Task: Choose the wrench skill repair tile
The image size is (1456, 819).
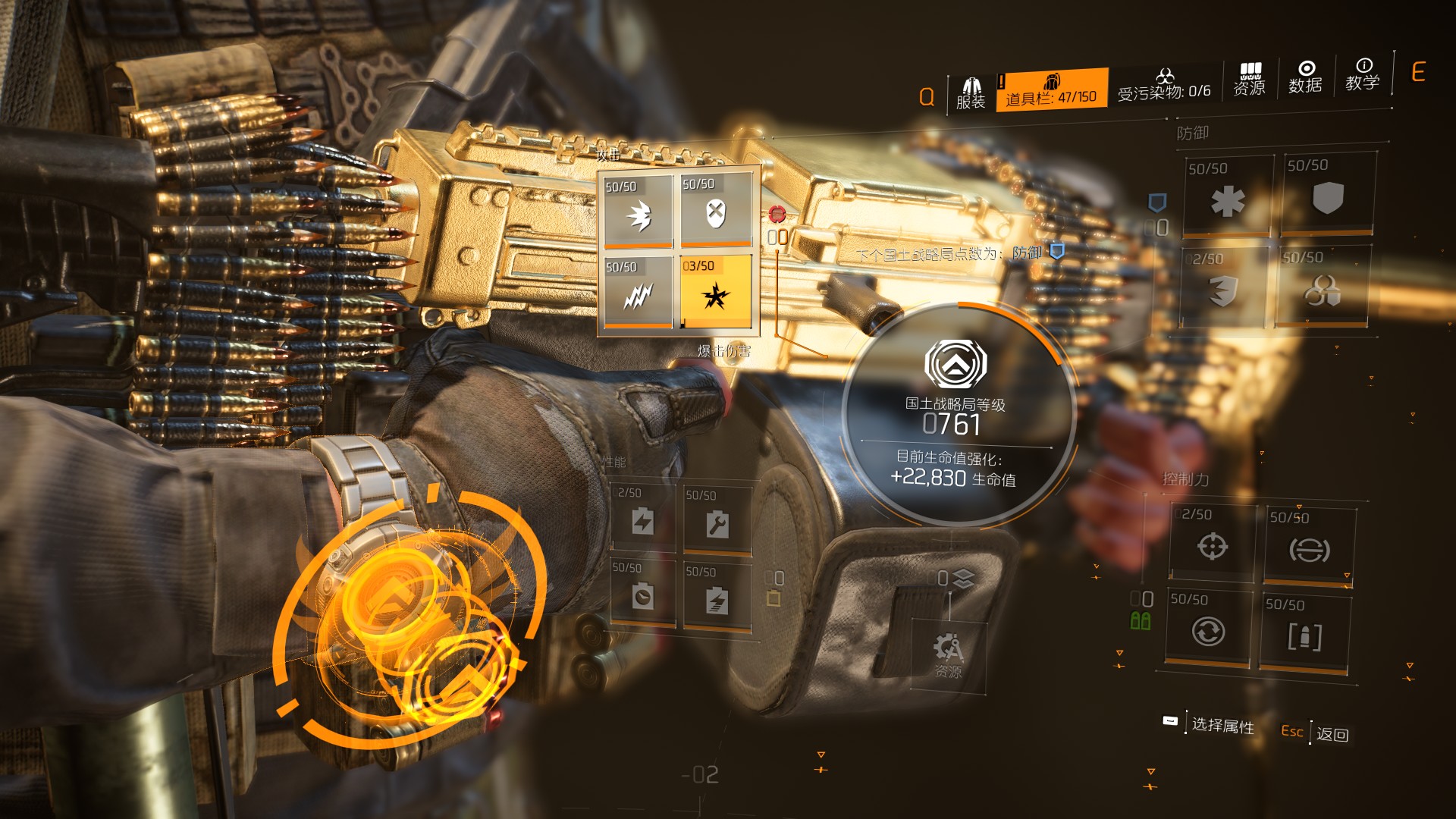Action: click(717, 522)
